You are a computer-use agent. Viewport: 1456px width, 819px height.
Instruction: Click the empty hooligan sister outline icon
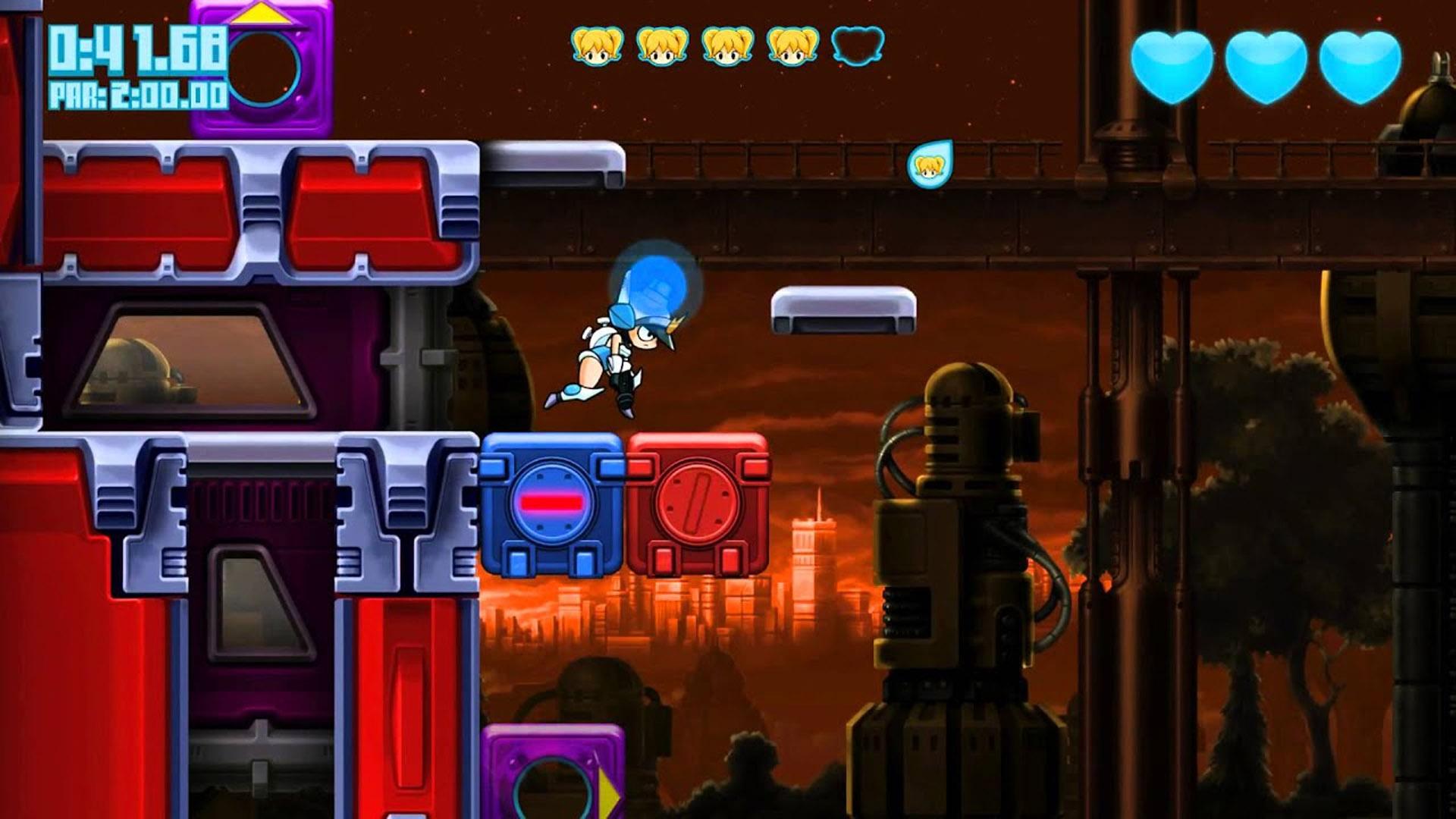pos(858,45)
